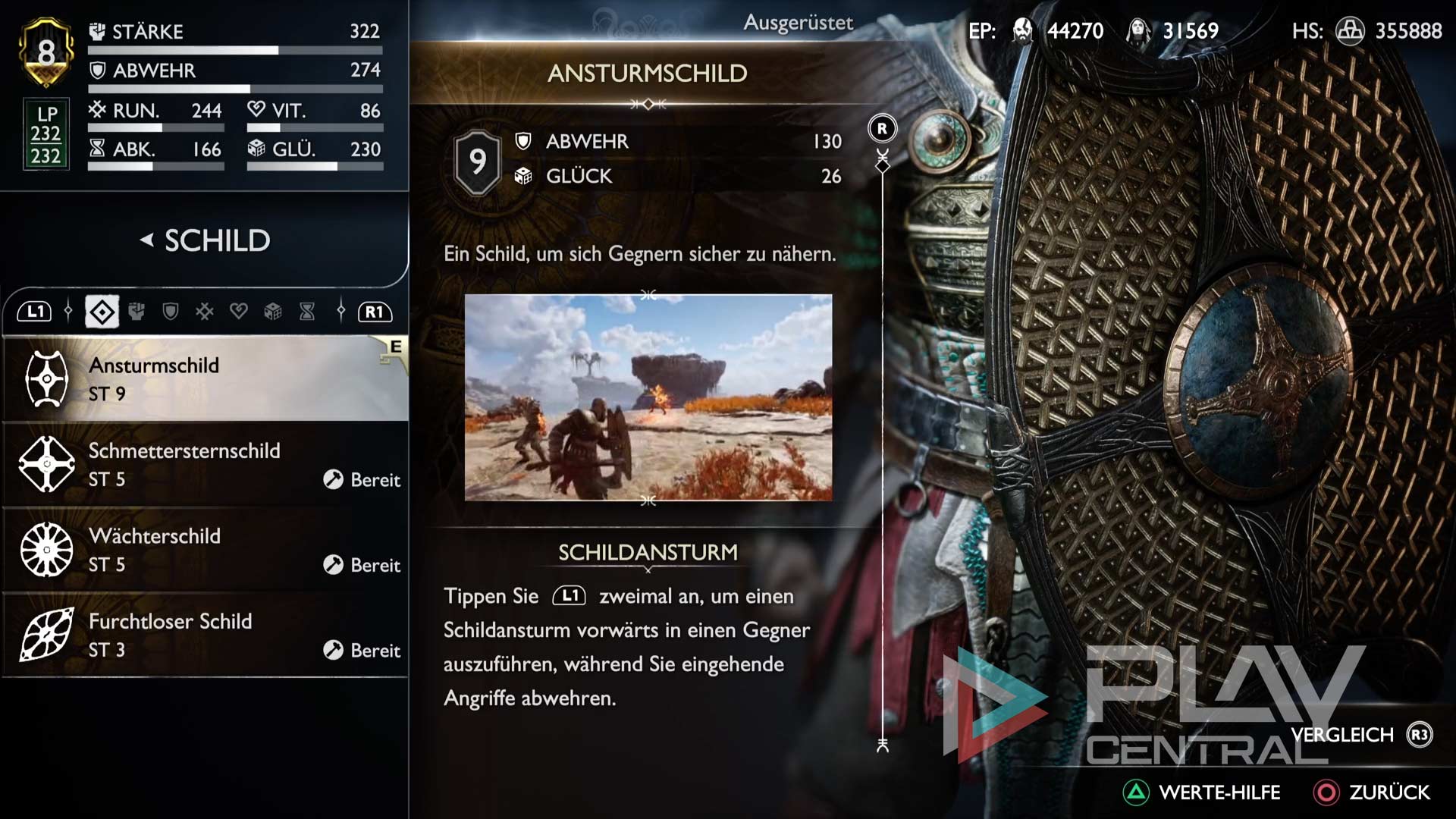Switch to the all-items diamond filter tab
The width and height of the screenshot is (1456, 819).
point(102,312)
